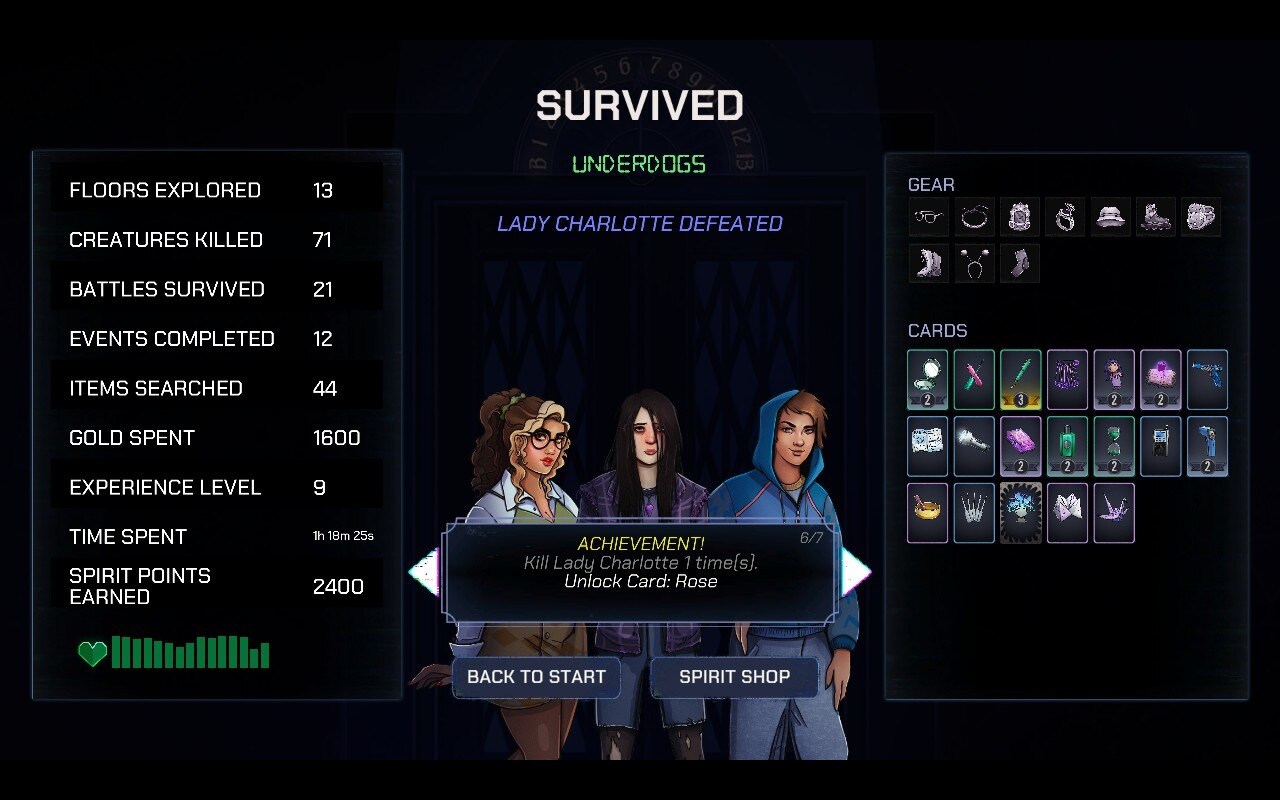Viewport: 1280px width, 800px height.
Task: Show the previous achievement with left arrow
Action: tap(424, 572)
